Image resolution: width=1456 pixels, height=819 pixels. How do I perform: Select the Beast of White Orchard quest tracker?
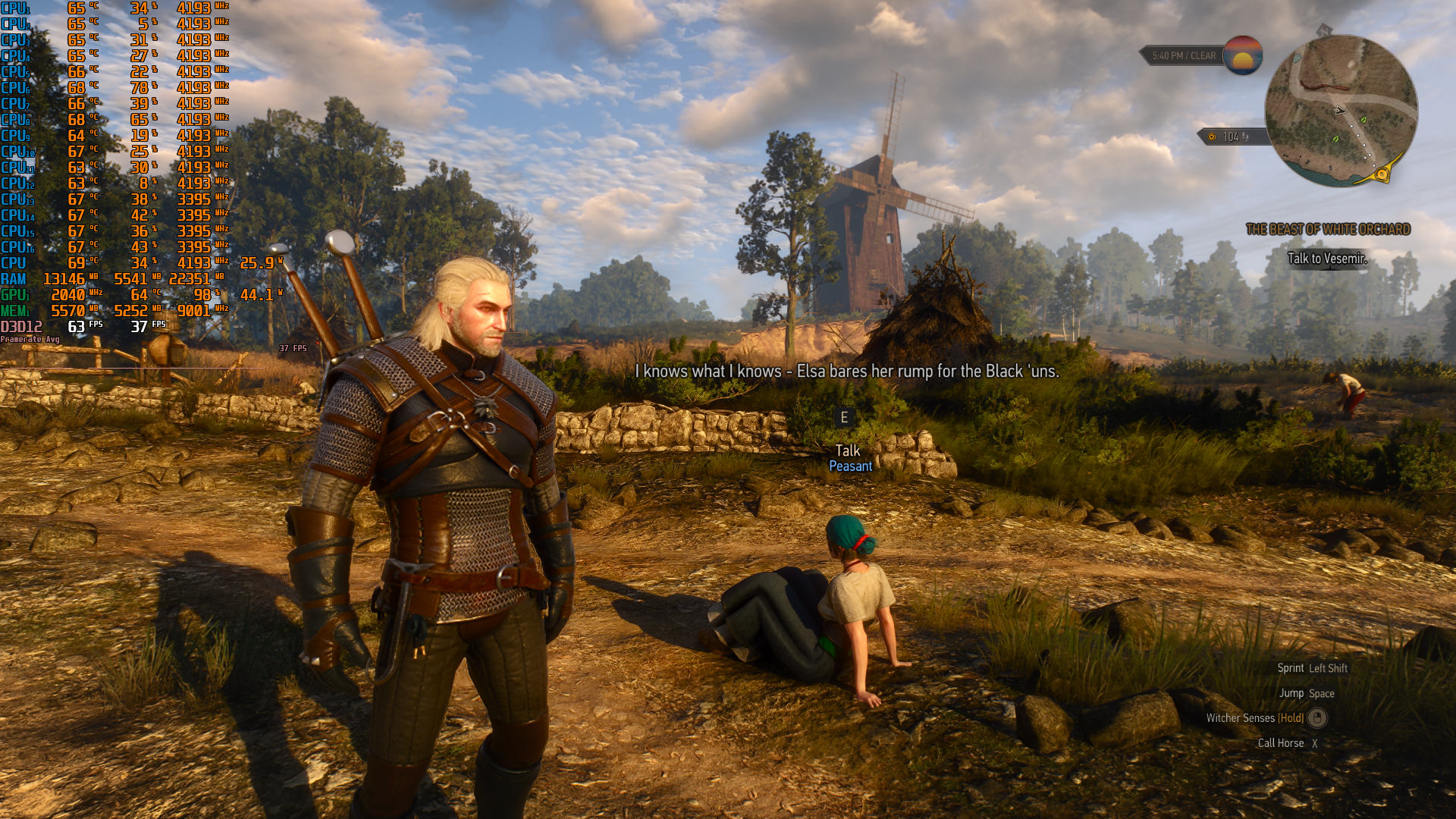(1328, 229)
